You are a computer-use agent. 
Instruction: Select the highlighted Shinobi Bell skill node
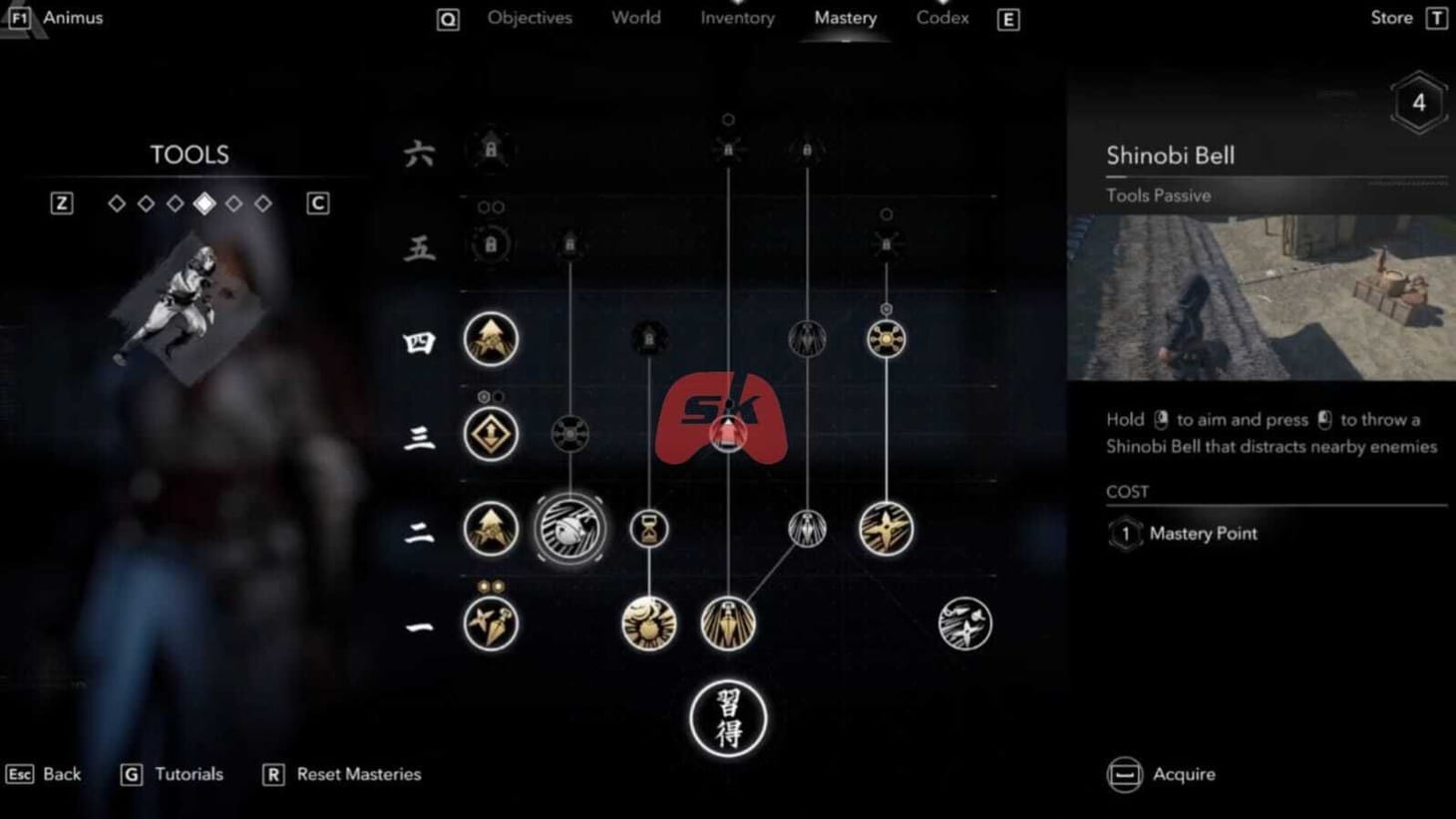(x=571, y=530)
